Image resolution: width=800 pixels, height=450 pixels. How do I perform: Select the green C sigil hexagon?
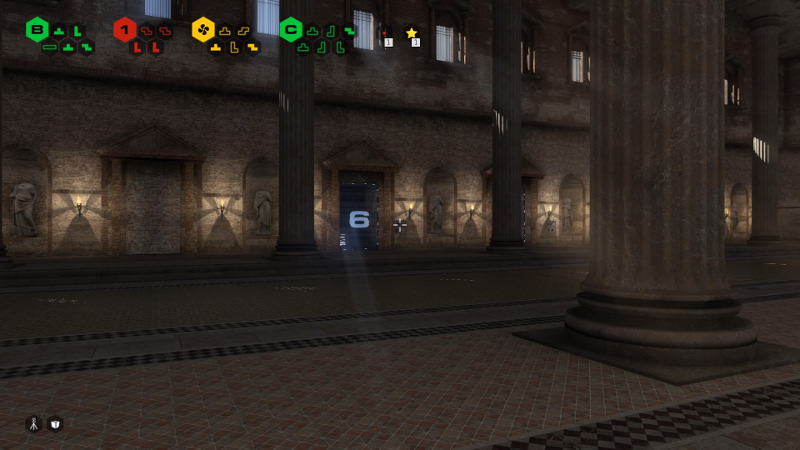pyautogui.click(x=291, y=30)
